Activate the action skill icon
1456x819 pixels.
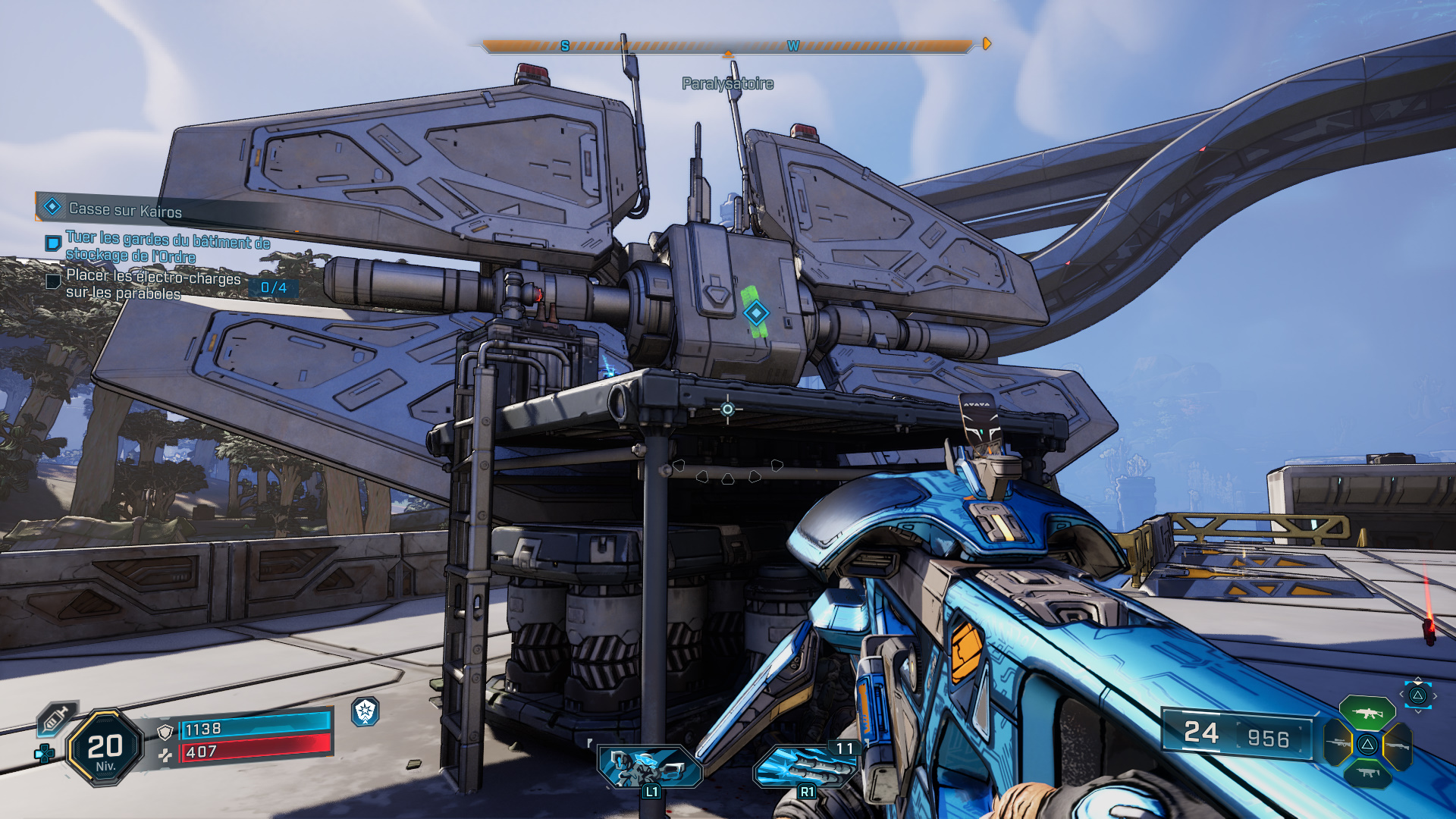click(650, 766)
